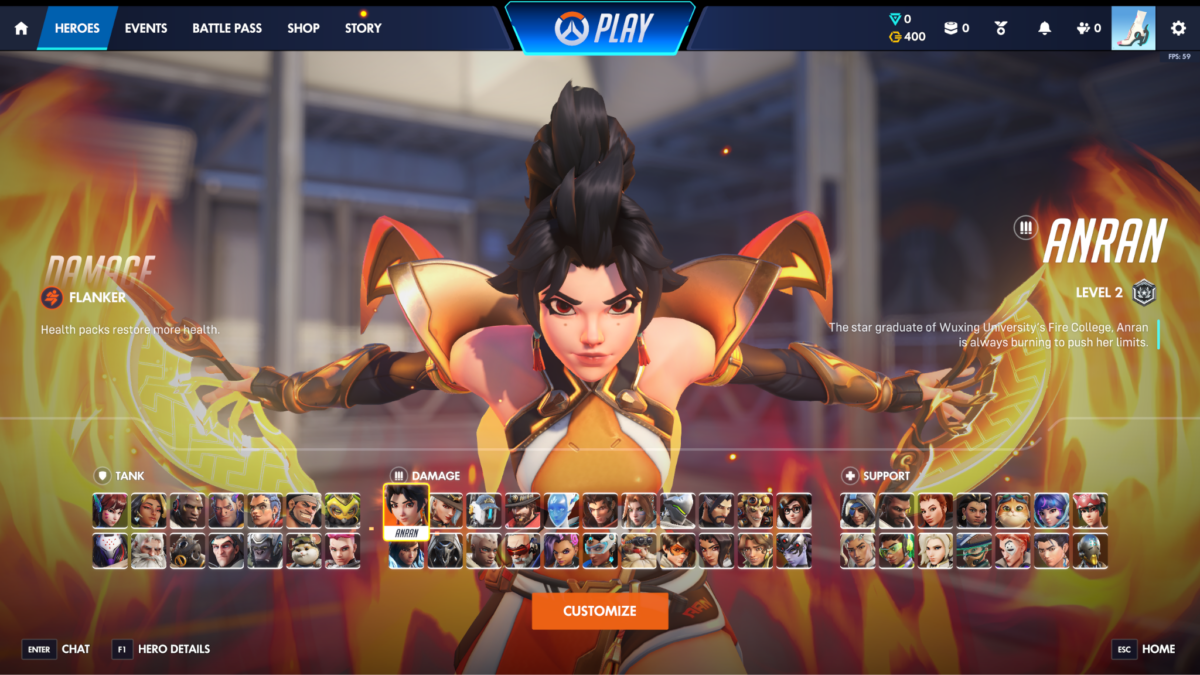The width and height of the screenshot is (1200, 675).
Task: Switch to the Events tab
Action: [146, 28]
